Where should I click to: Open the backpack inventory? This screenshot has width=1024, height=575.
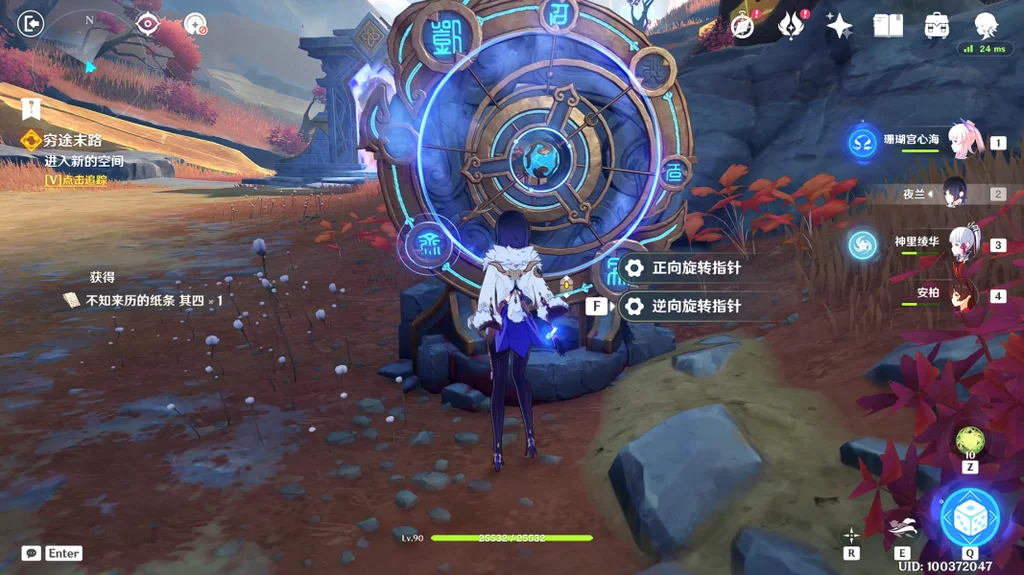click(x=937, y=26)
